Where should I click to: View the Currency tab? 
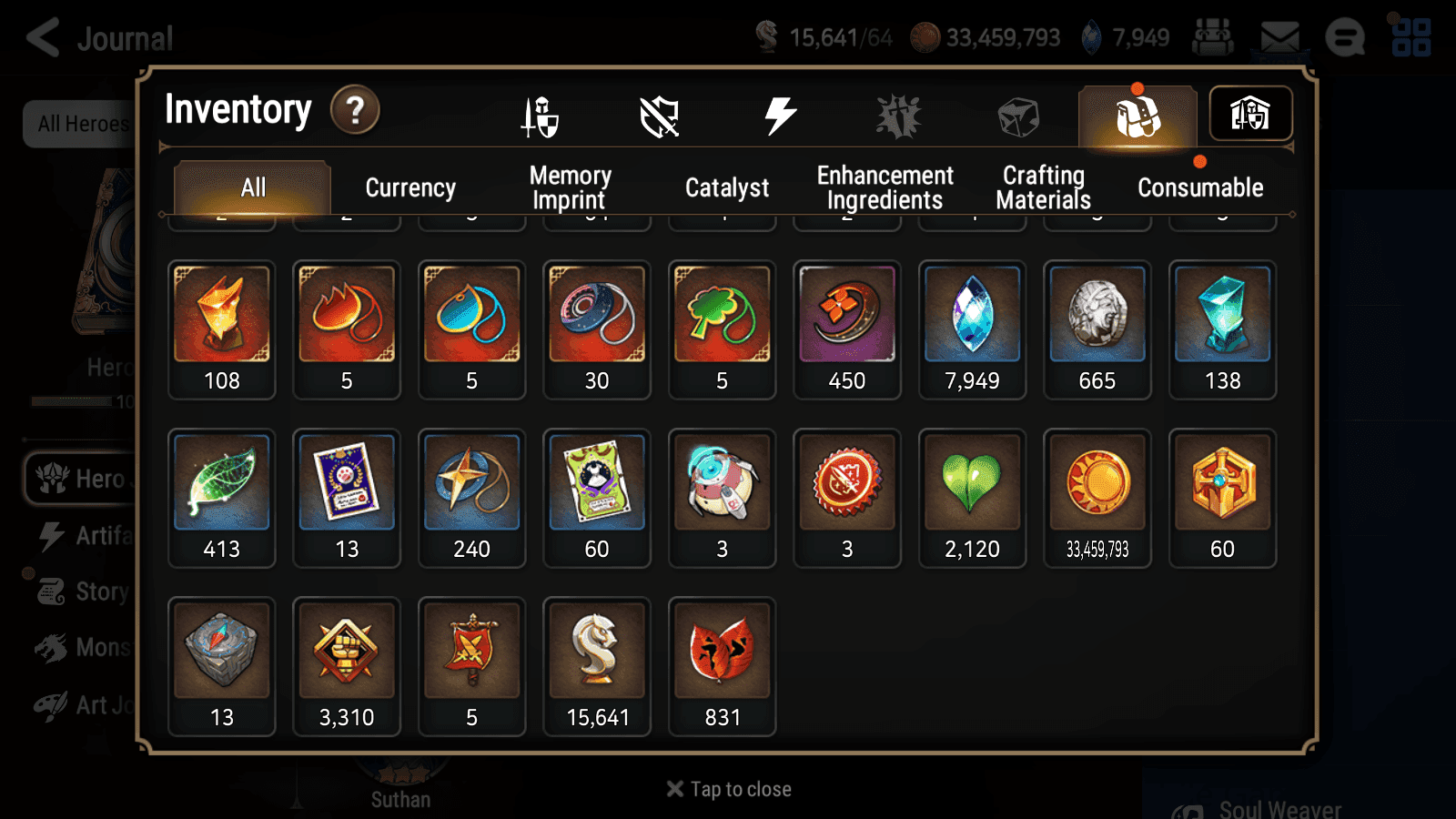pos(410,187)
